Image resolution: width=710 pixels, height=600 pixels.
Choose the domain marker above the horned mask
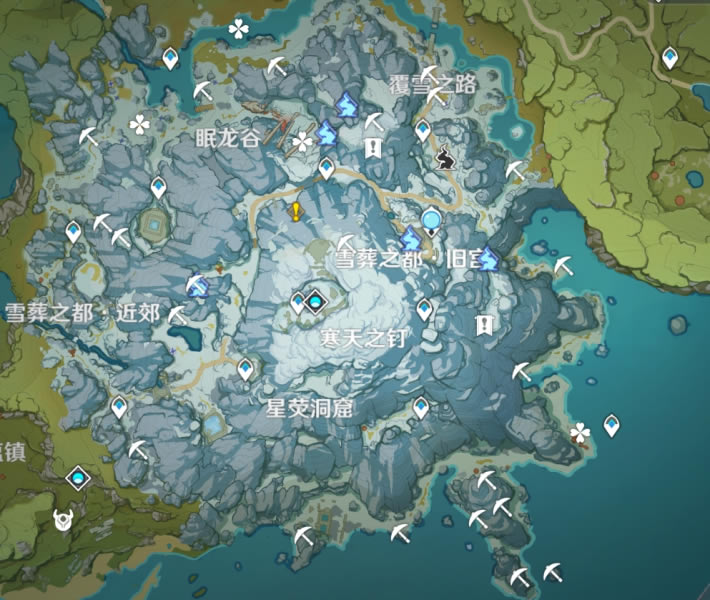pos(77,479)
